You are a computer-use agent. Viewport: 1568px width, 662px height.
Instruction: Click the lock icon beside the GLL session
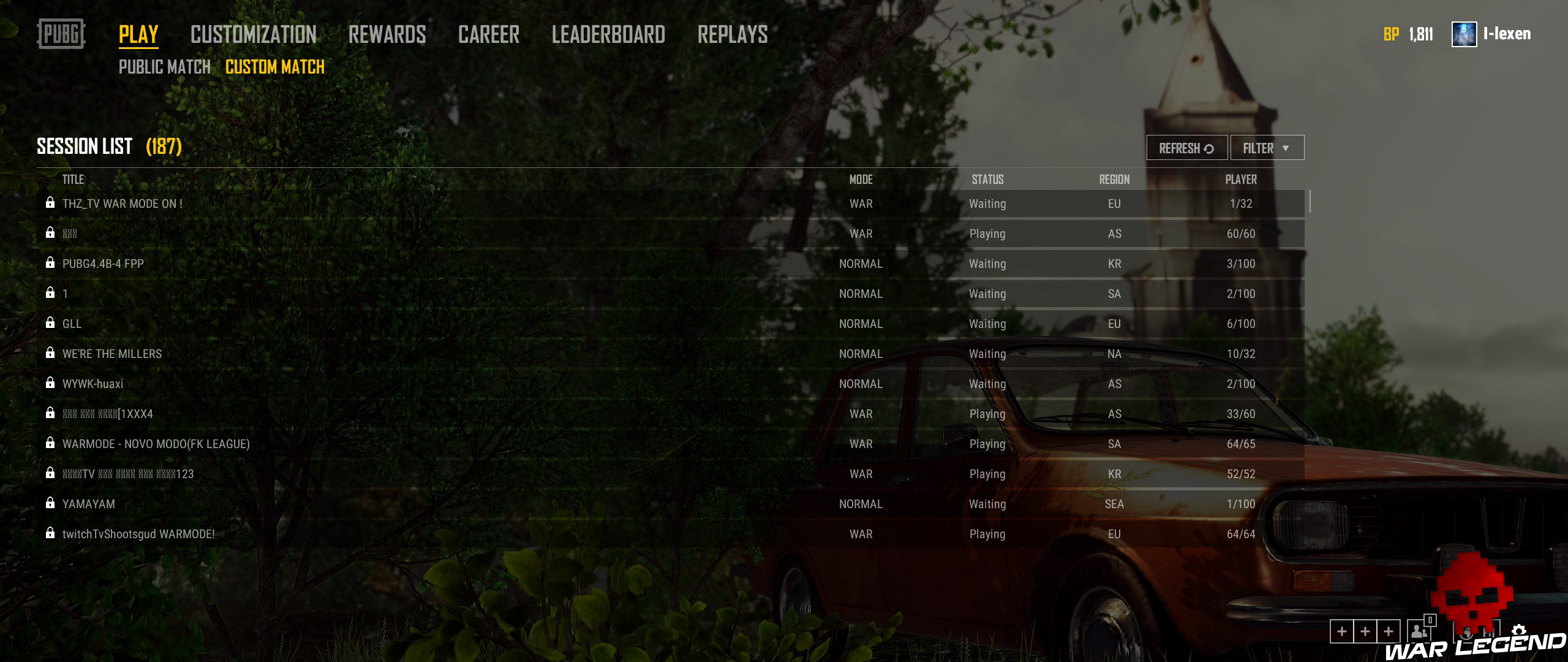coord(50,324)
